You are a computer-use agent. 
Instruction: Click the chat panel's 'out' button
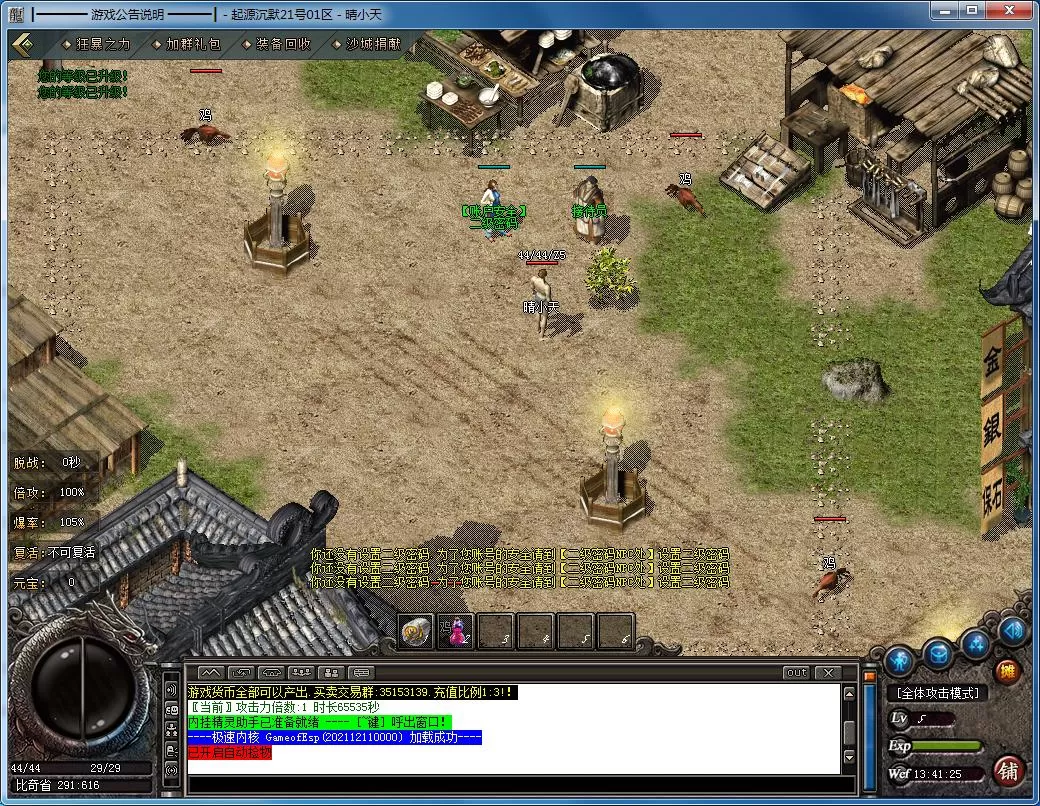796,672
